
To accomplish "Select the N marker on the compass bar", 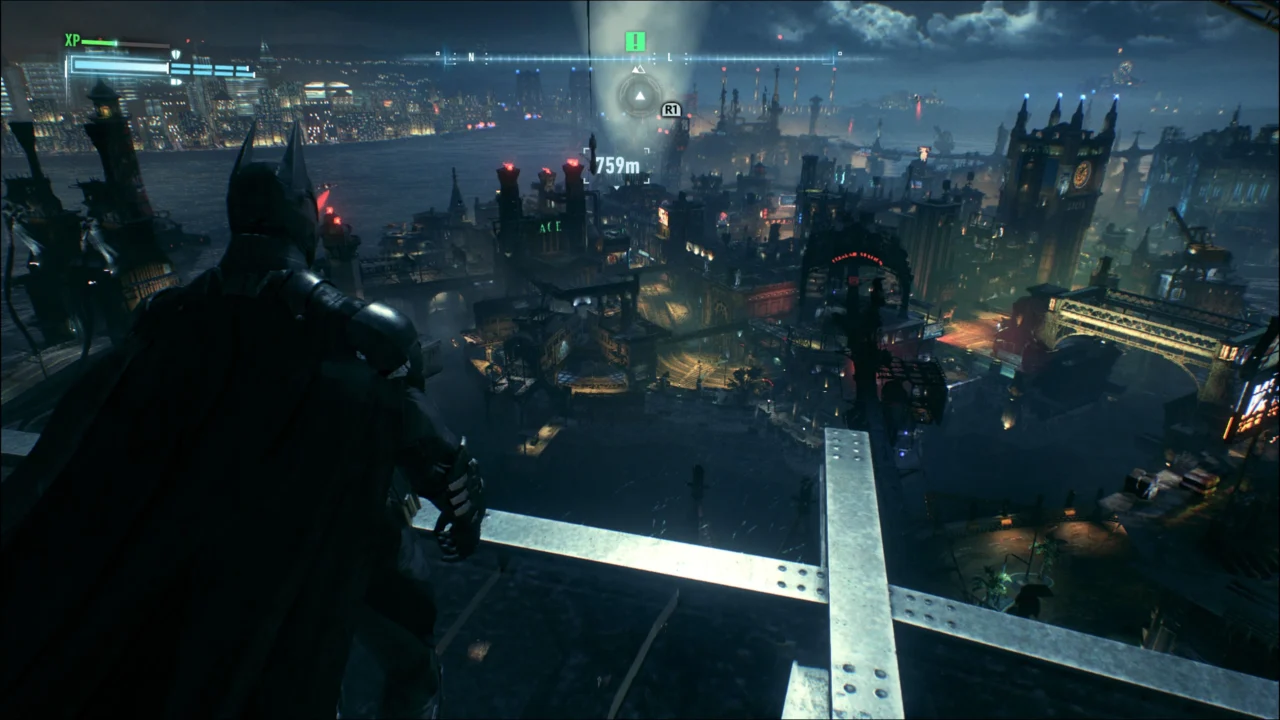I will [x=470, y=56].
